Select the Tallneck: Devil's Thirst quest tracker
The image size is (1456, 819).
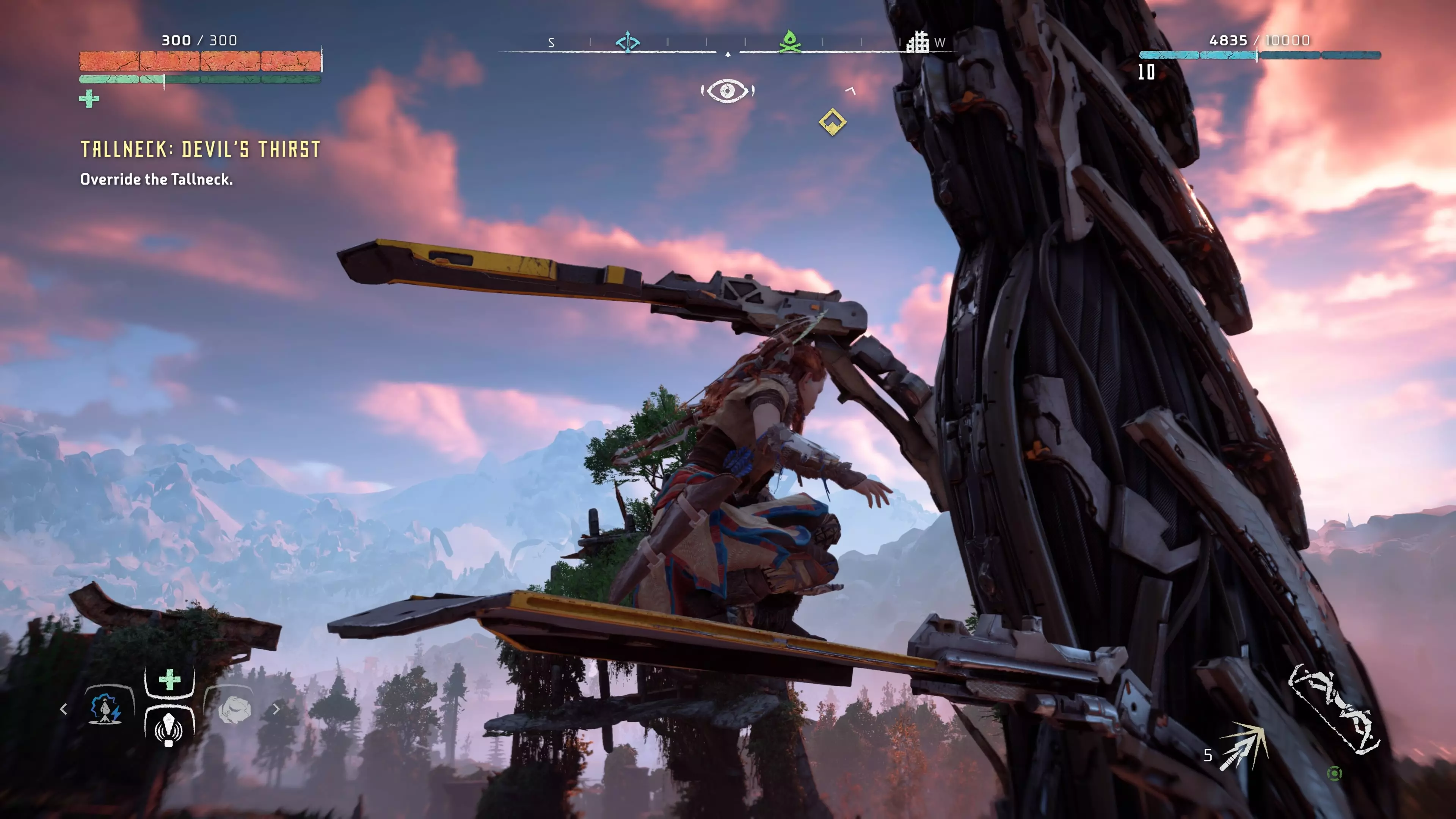tap(200, 150)
